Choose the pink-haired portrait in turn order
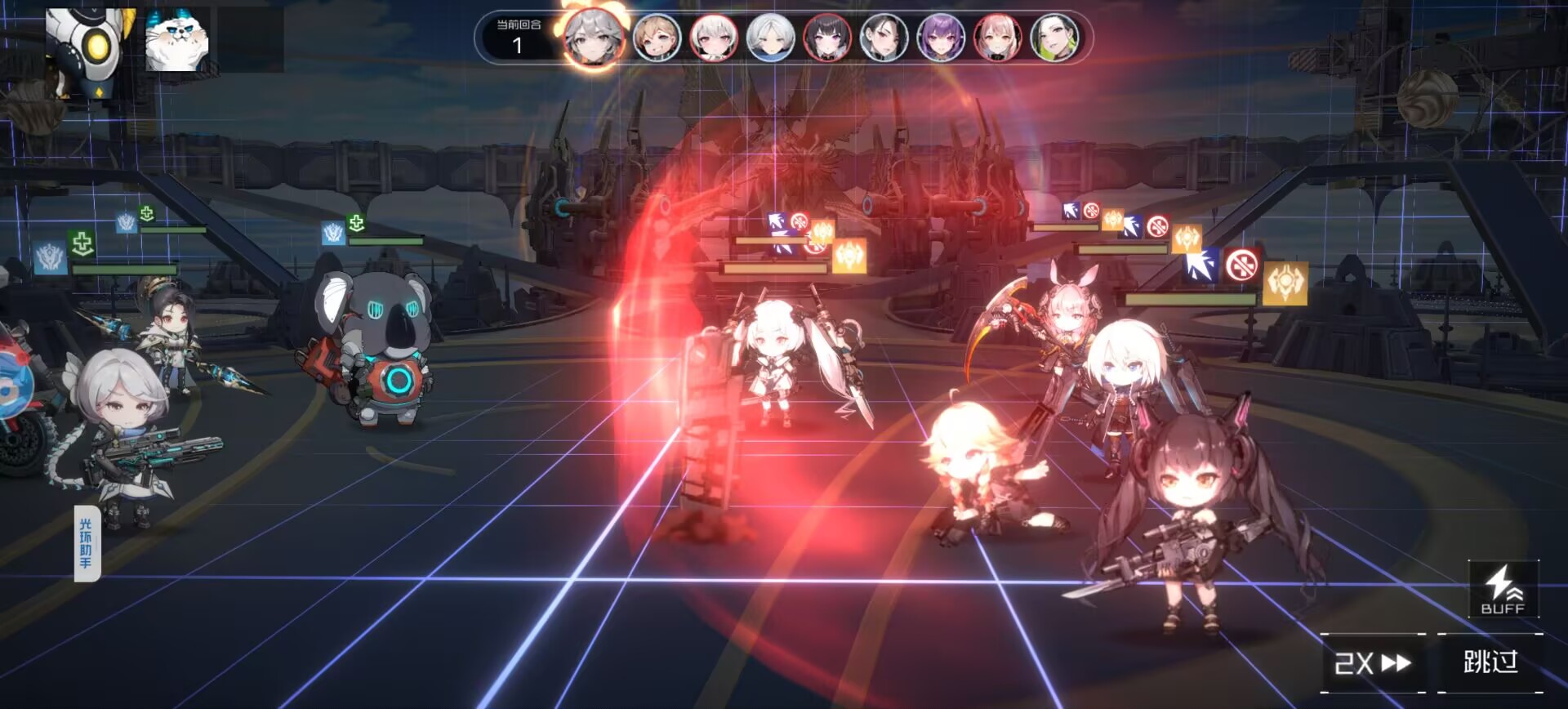The width and height of the screenshot is (1568, 709). (997, 38)
